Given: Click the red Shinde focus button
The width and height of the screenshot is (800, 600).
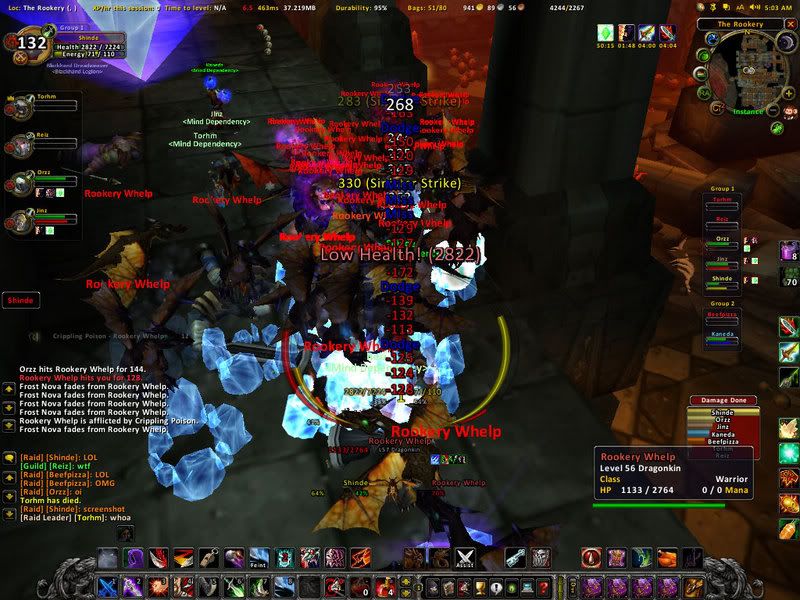Looking at the screenshot, I should pyautogui.click(x=20, y=299).
